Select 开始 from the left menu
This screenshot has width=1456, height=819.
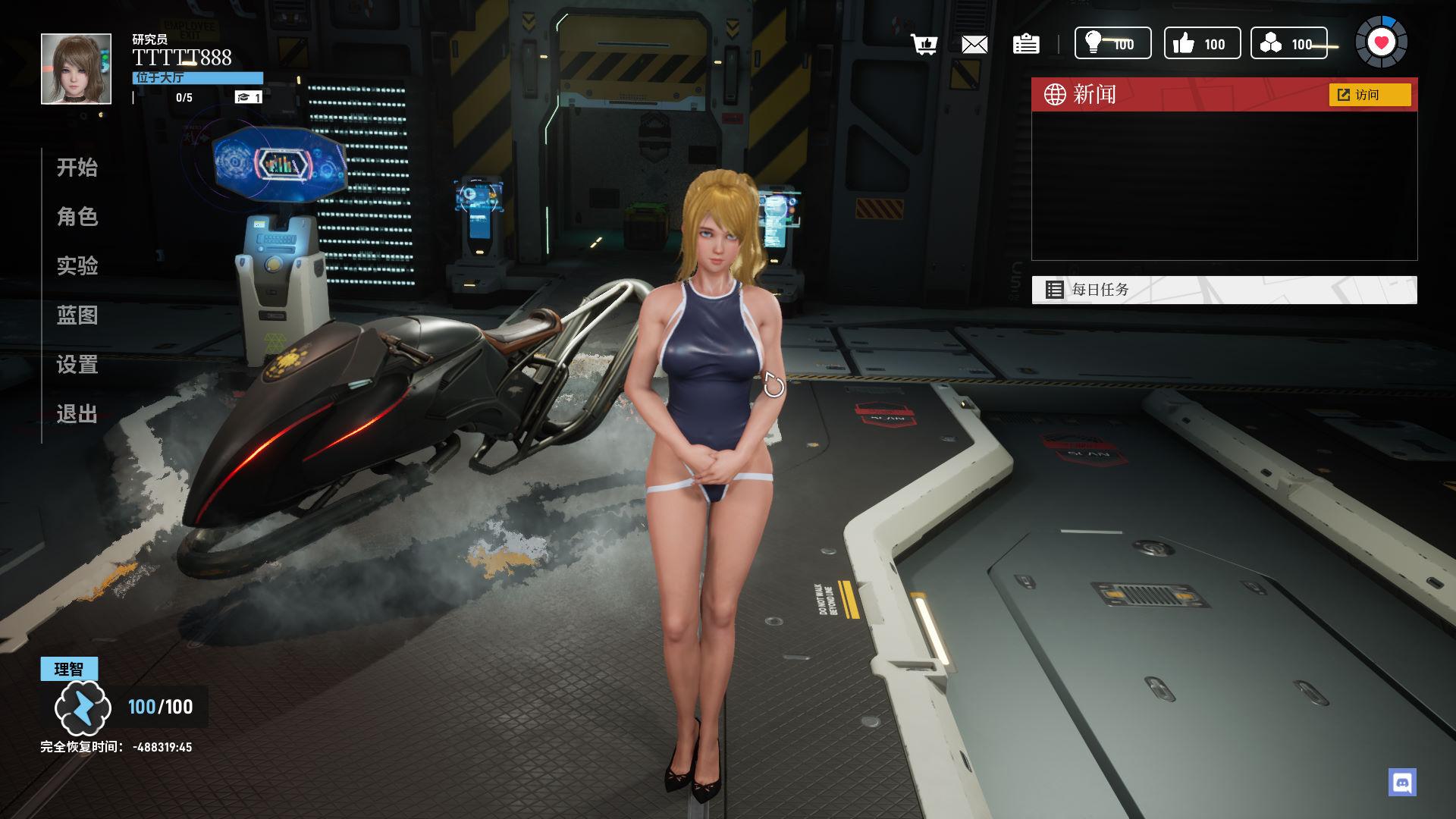coord(77,168)
